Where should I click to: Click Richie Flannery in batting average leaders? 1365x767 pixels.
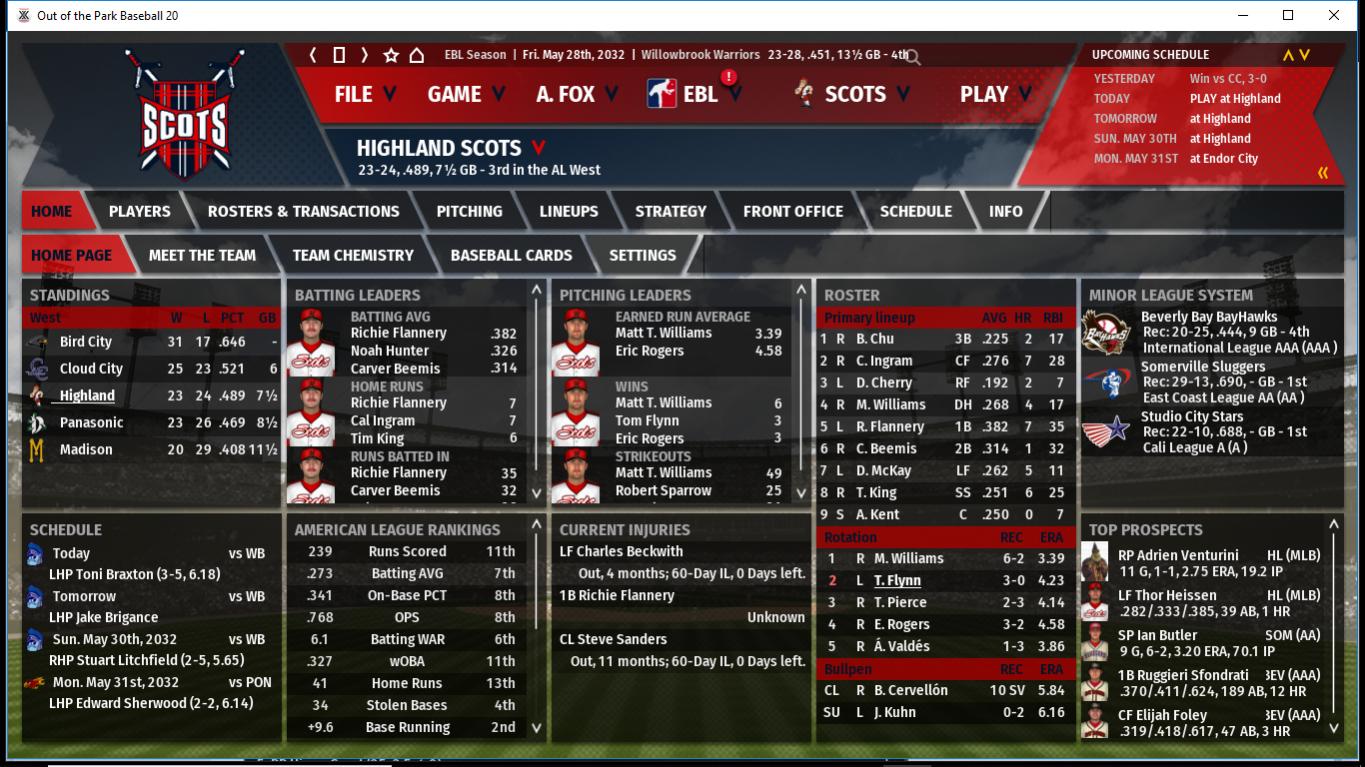point(398,333)
